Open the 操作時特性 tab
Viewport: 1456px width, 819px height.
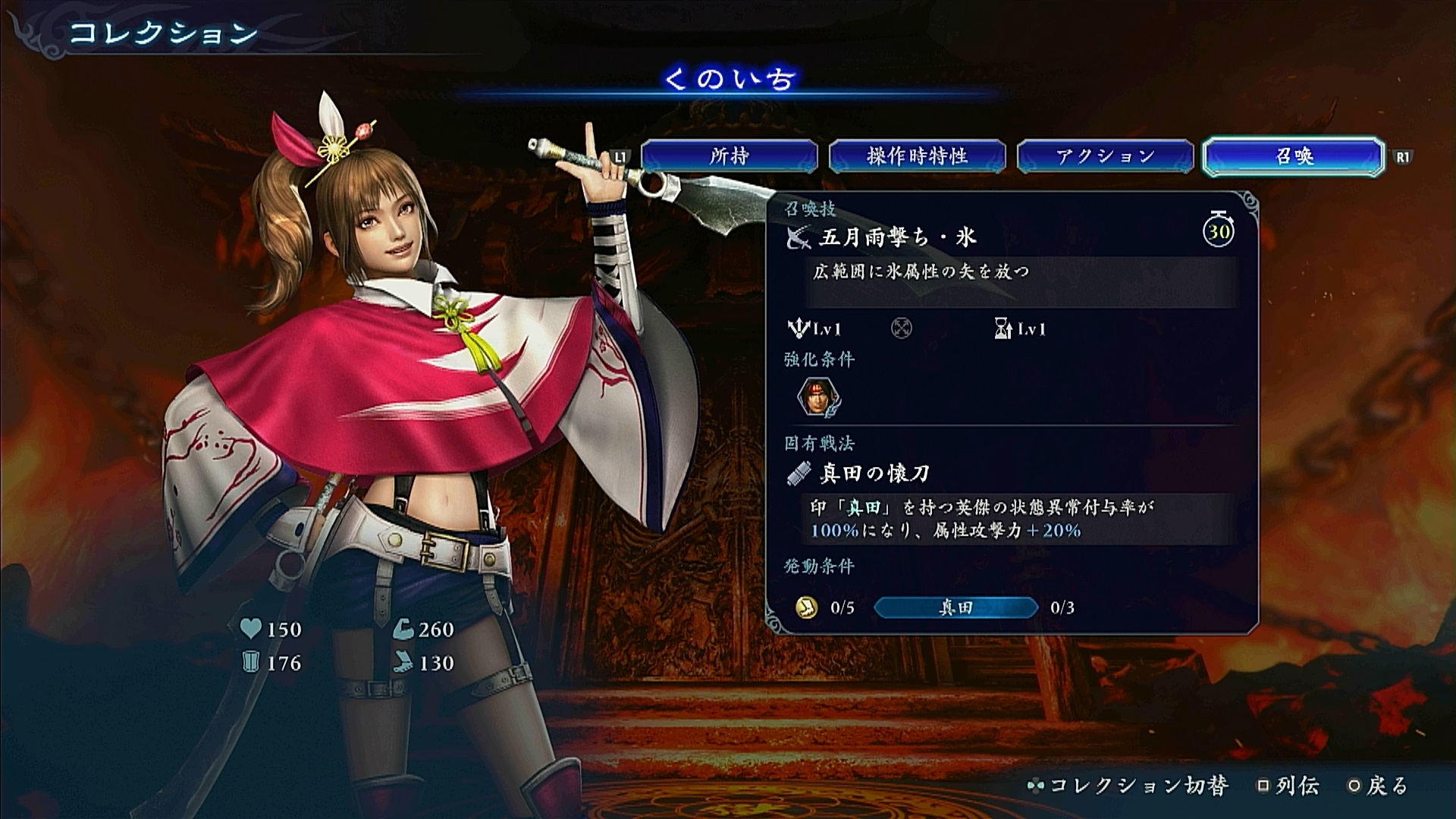(917, 156)
